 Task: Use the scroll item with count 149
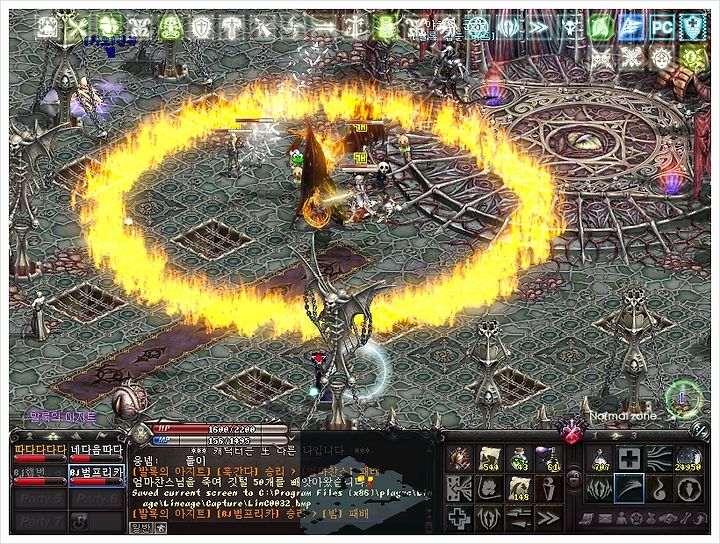[x=519, y=489]
